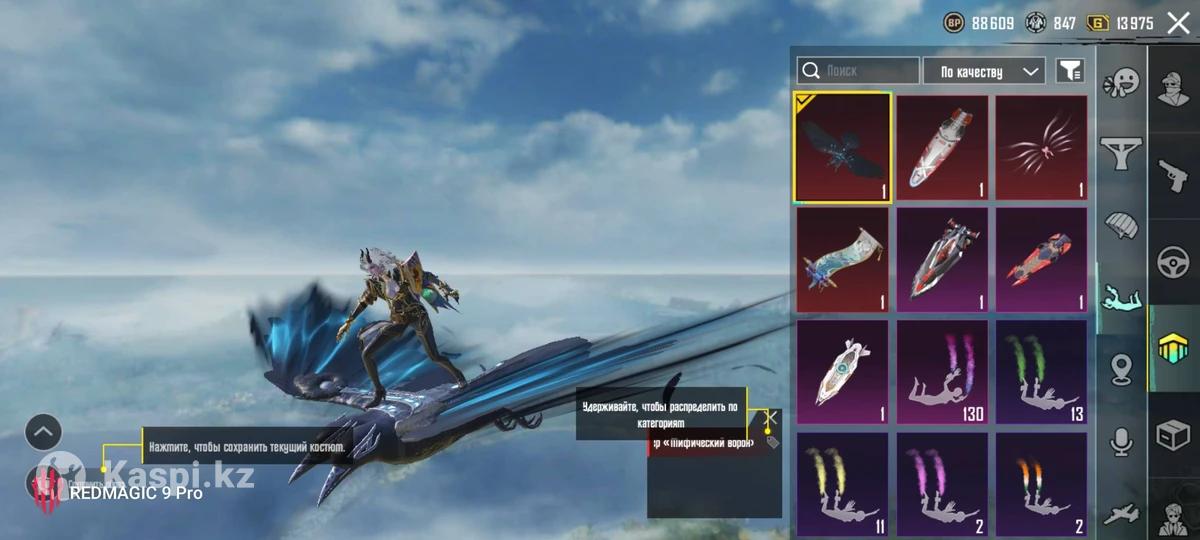Open the inventory filter options
Screen dimensions: 1200x540
pyautogui.click(x=1070, y=71)
